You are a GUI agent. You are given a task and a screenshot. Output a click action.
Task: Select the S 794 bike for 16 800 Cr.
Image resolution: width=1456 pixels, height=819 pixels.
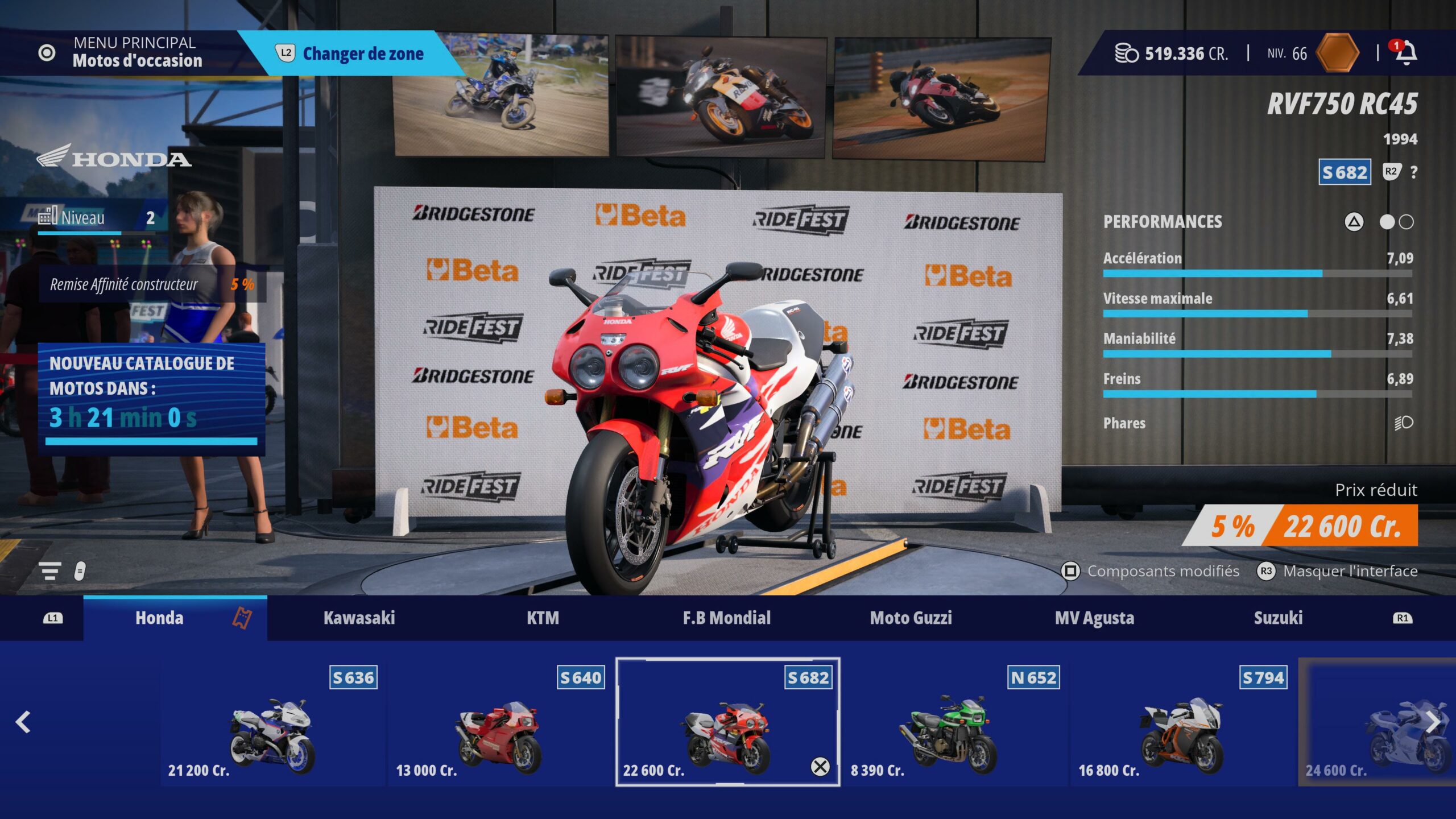pos(1182,722)
